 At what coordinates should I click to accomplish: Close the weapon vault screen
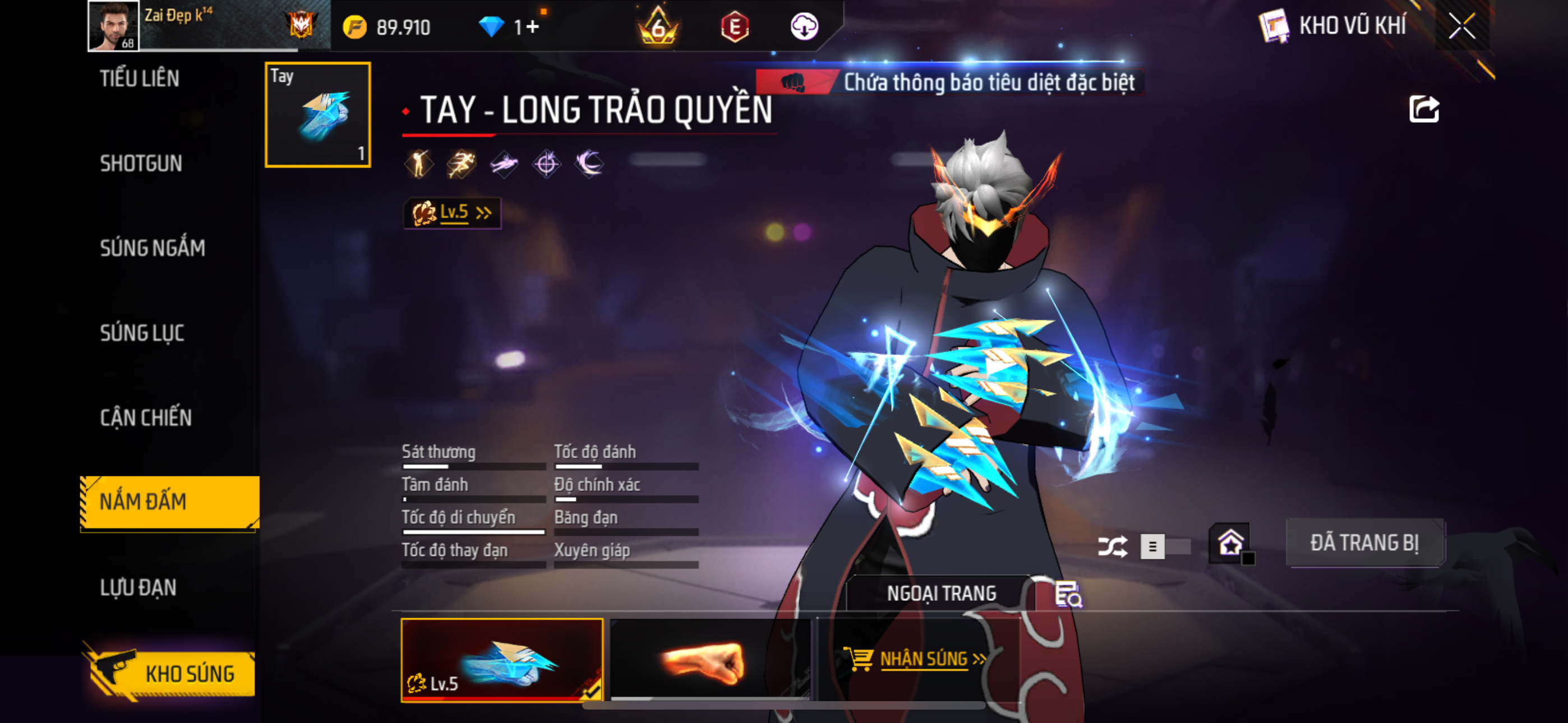tap(1461, 26)
